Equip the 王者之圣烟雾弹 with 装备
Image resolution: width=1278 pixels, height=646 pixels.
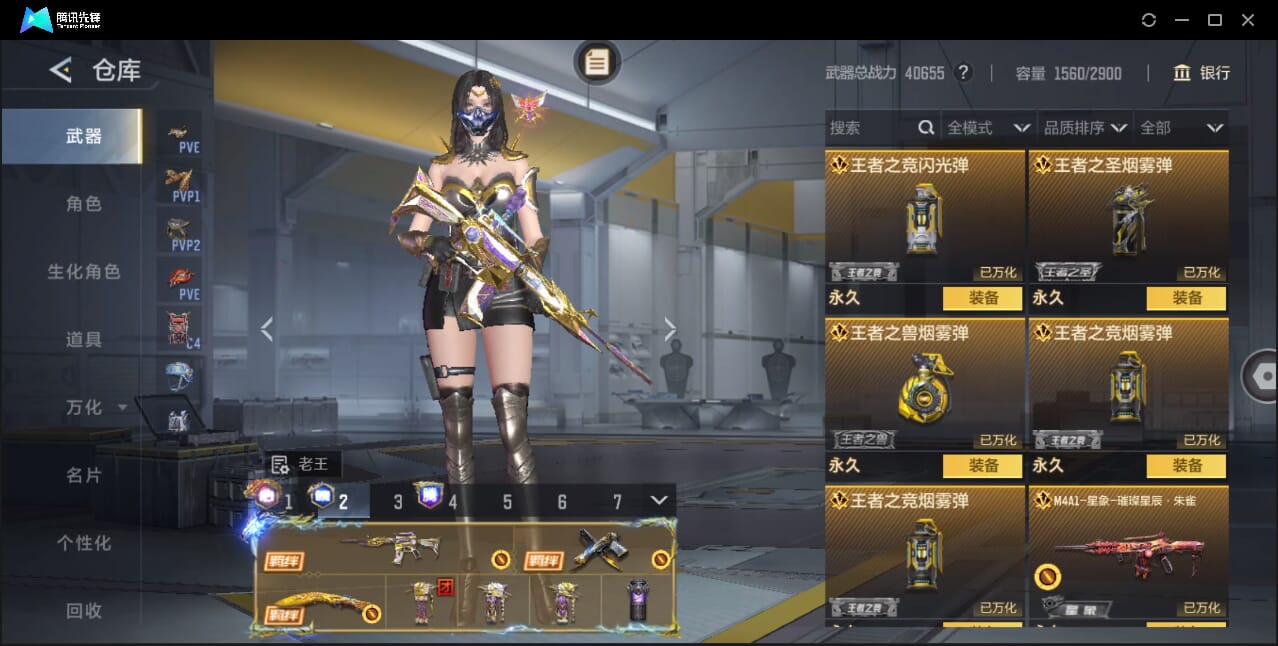pyautogui.click(x=1187, y=298)
